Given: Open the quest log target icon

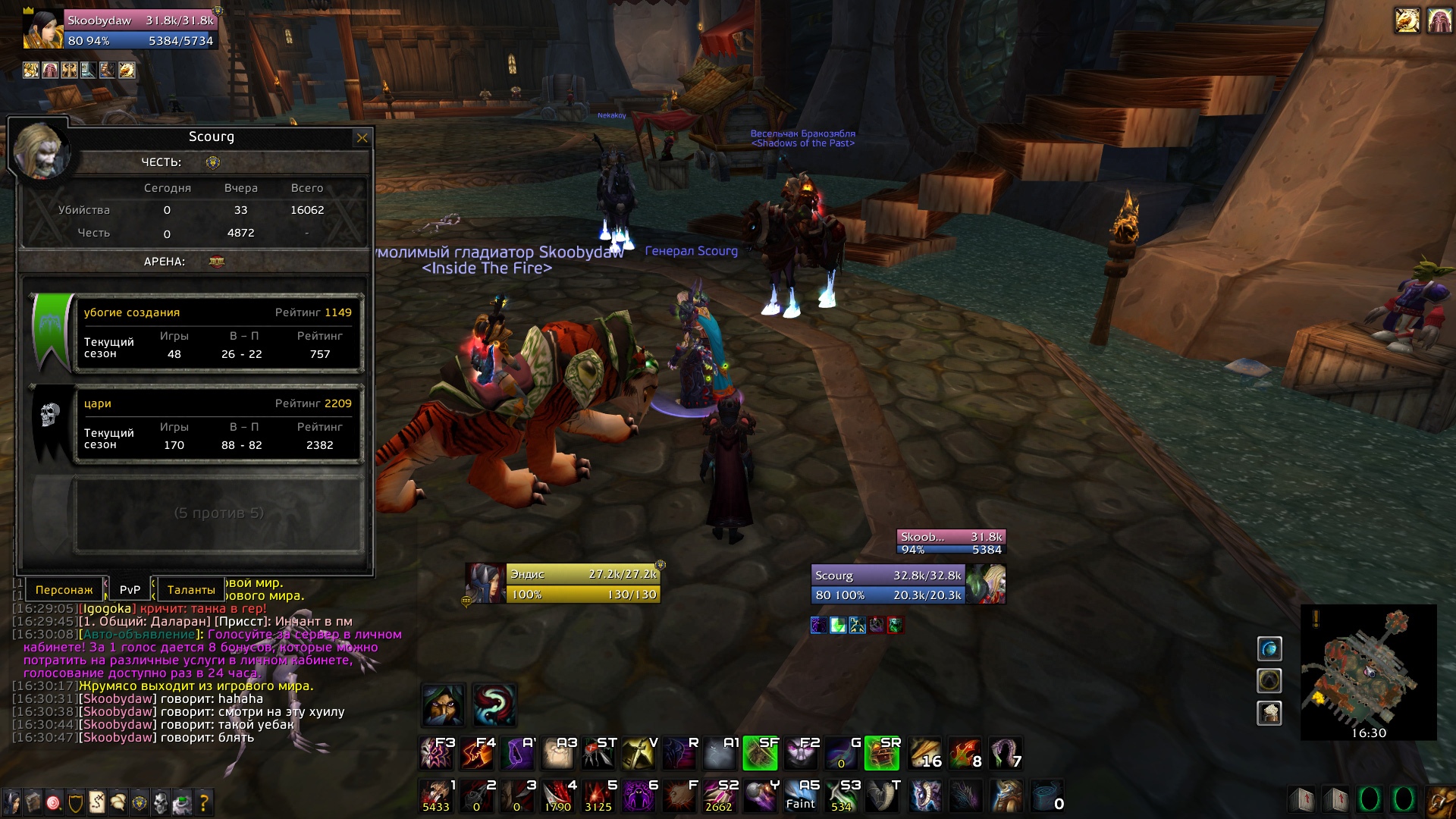Looking at the screenshot, I should coord(53,802).
